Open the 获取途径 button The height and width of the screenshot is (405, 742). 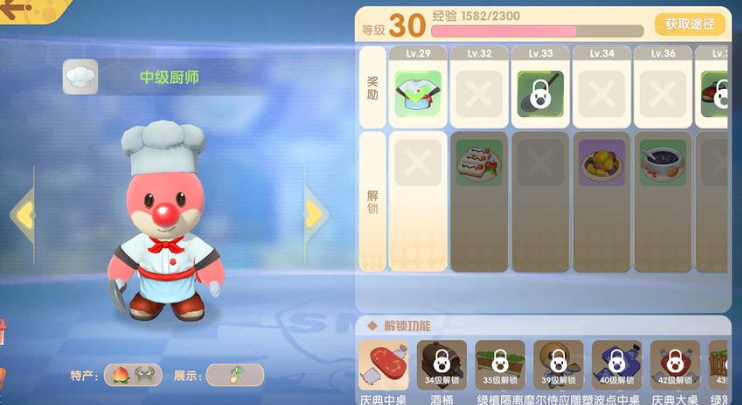pyautogui.click(x=689, y=24)
